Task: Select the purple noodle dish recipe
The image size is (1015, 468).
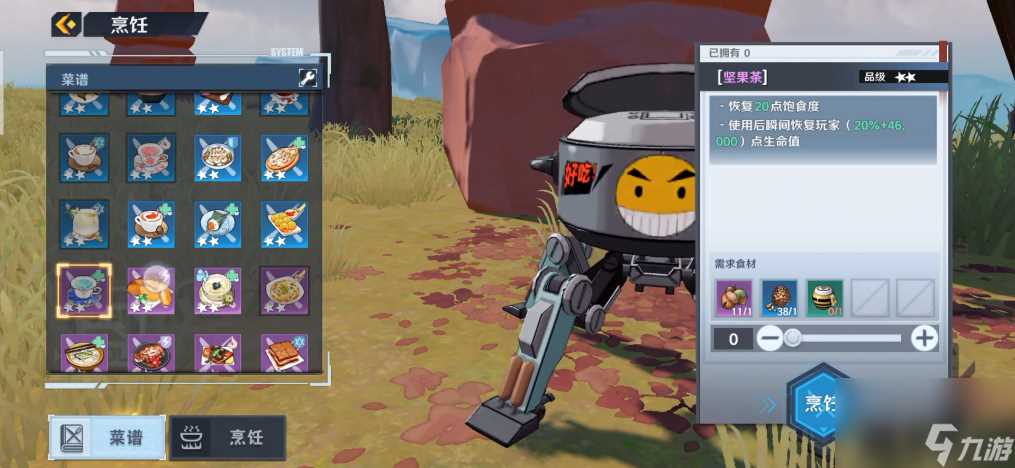Action: tap(284, 290)
